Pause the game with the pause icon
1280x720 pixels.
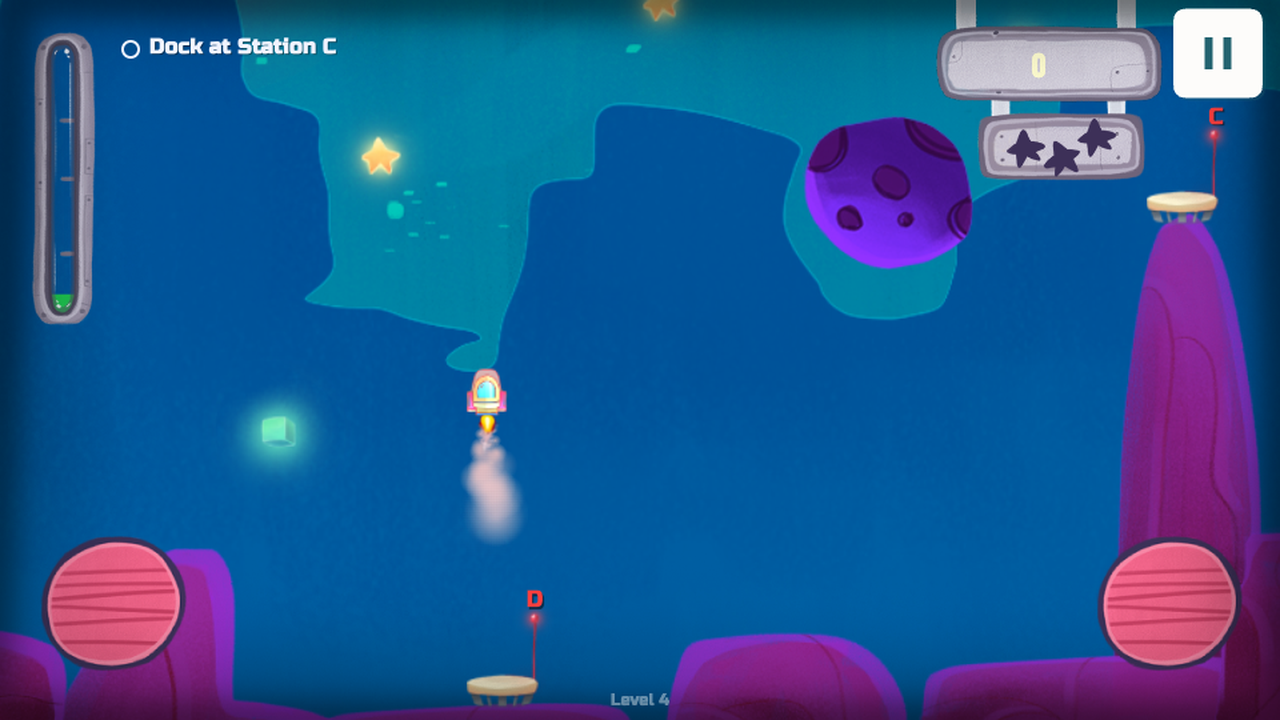pos(1216,55)
